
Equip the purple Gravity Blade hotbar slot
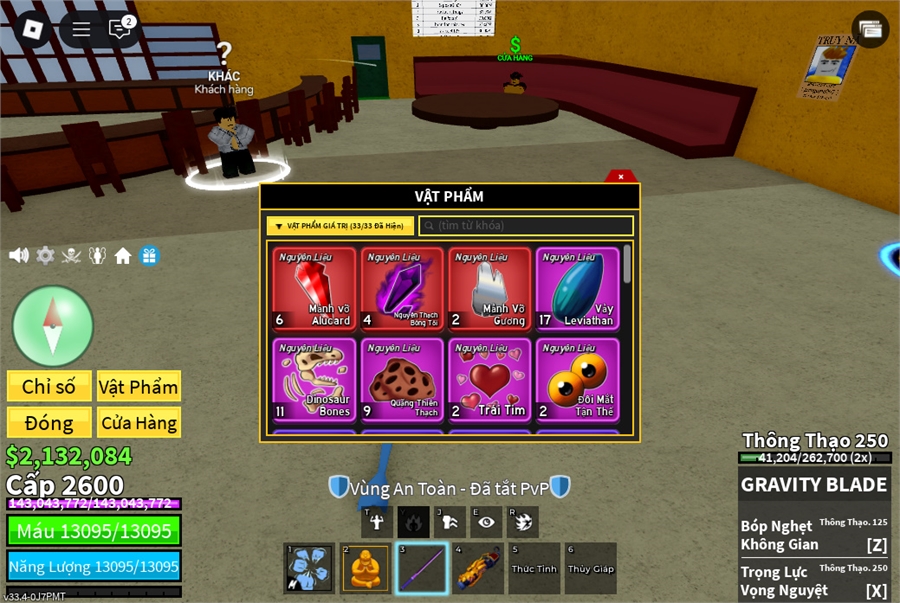tap(421, 569)
